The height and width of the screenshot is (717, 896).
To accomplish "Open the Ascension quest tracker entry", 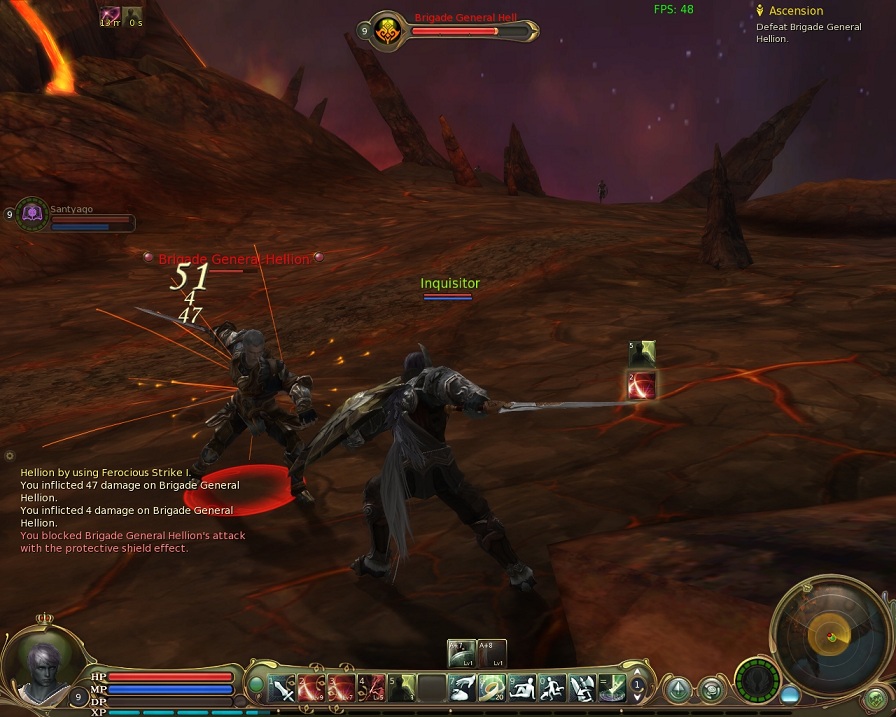I will [796, 11].
